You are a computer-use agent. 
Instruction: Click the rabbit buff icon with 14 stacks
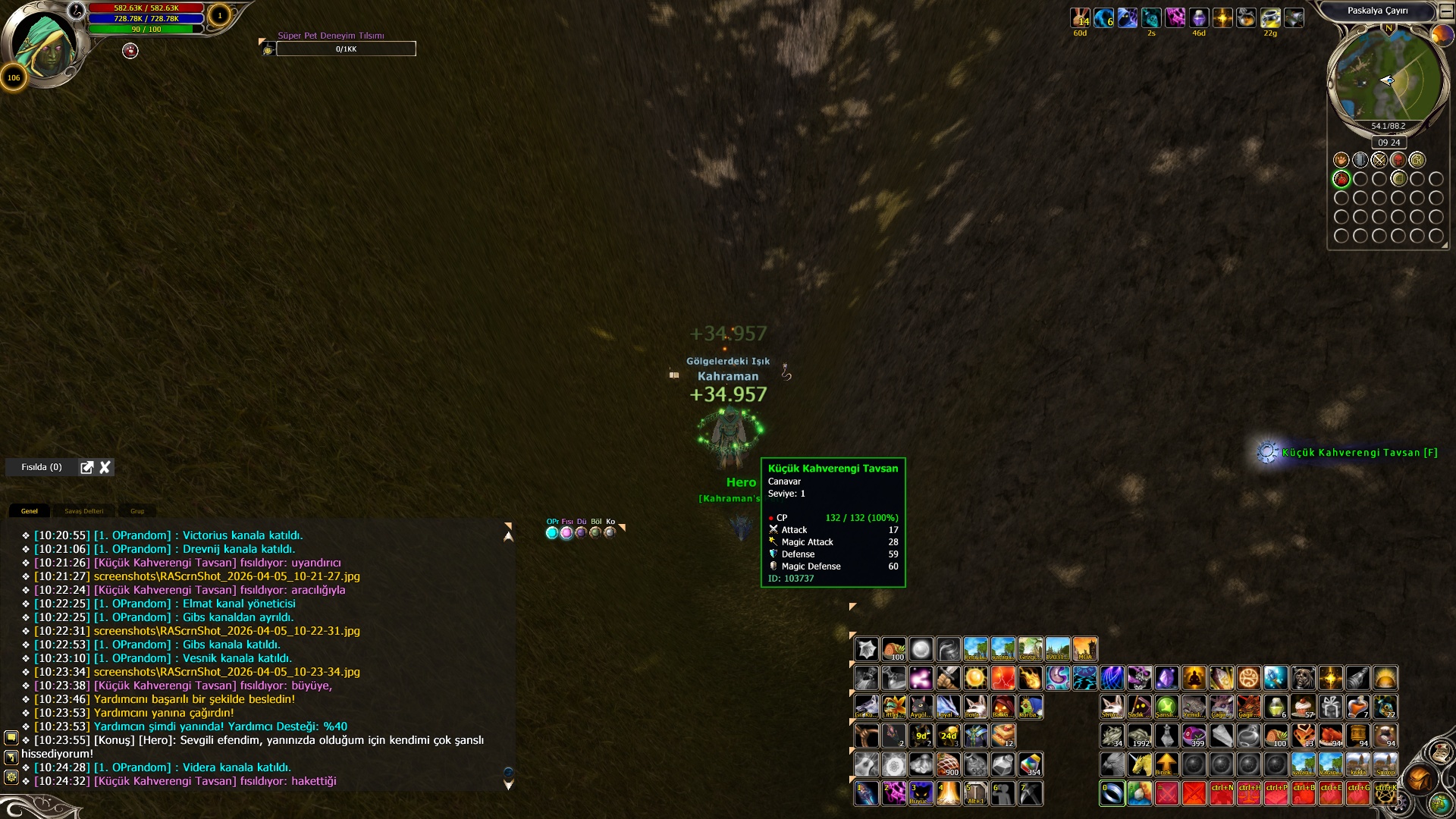[x=1080, y=17]
